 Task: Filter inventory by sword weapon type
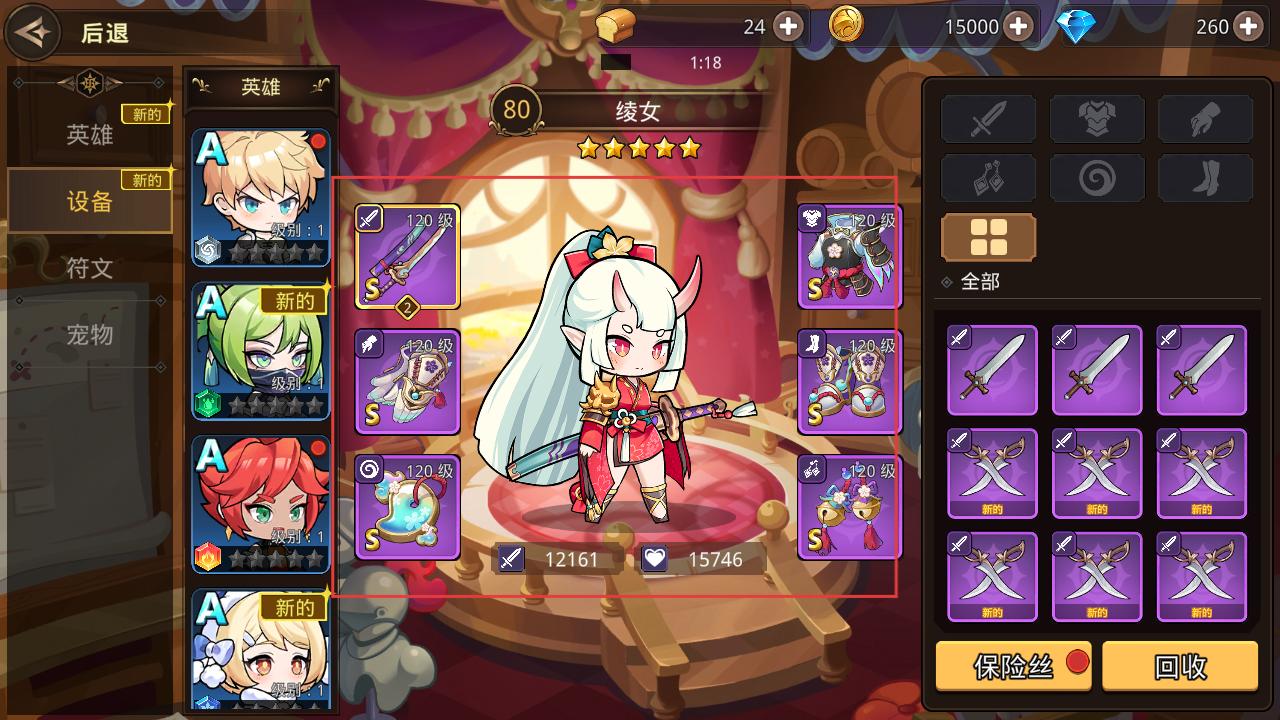tap(988, 120)
